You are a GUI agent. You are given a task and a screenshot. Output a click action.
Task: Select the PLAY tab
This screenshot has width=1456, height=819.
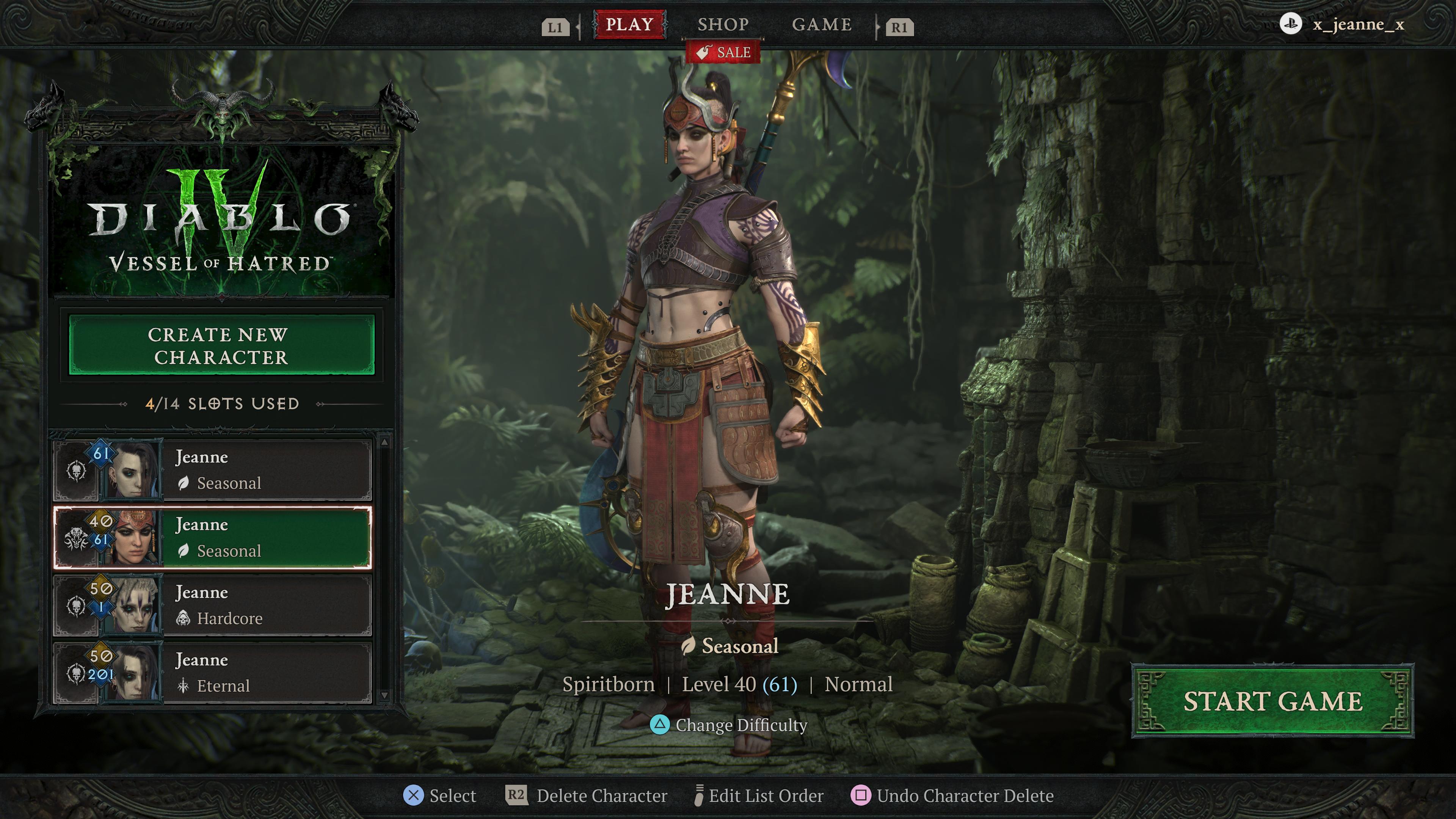point(629,24)
